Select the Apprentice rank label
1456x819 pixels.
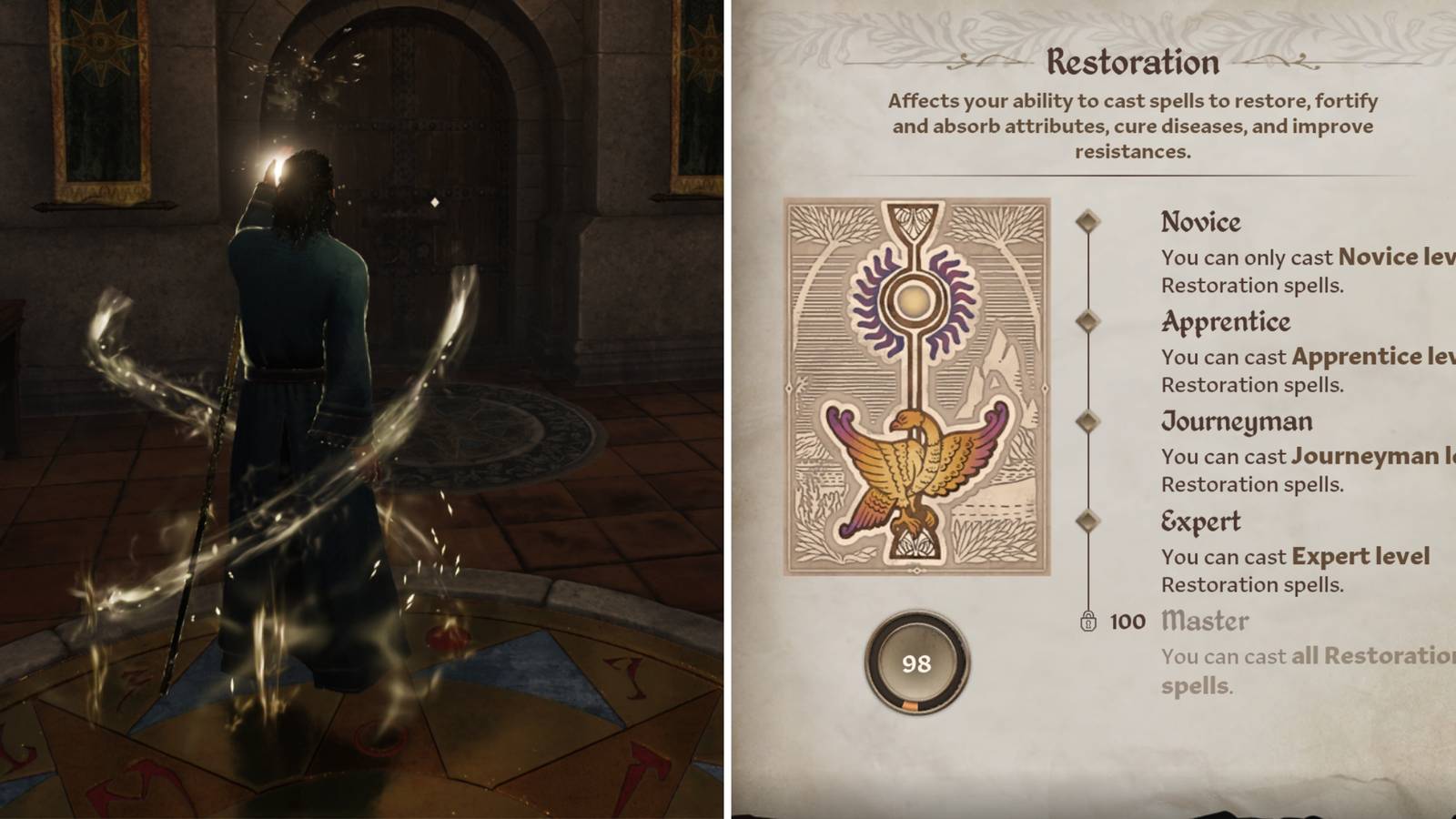click(x=1225, y=321)
